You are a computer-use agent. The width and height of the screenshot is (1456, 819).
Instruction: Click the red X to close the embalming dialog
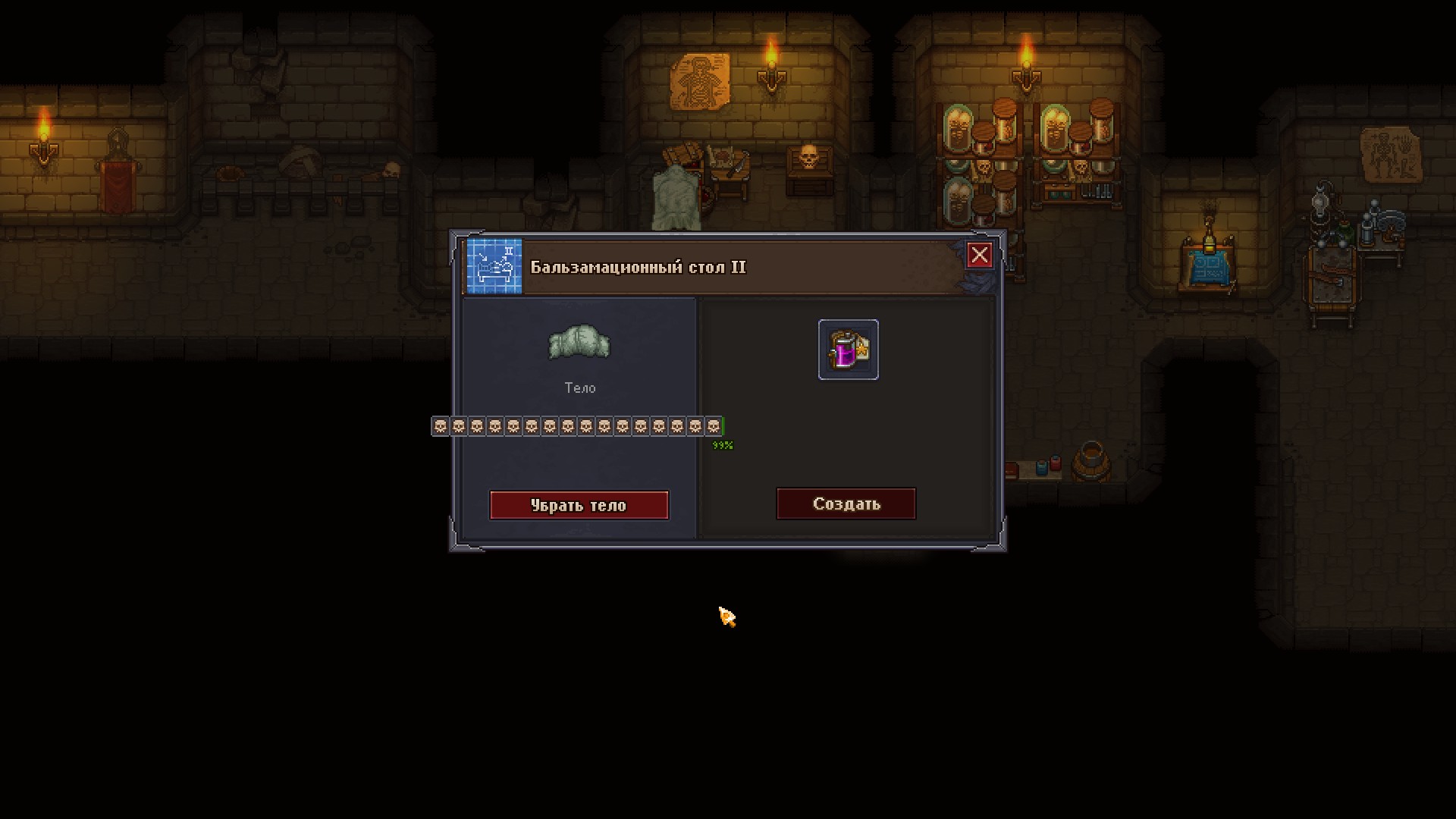[x=979, y=256]
